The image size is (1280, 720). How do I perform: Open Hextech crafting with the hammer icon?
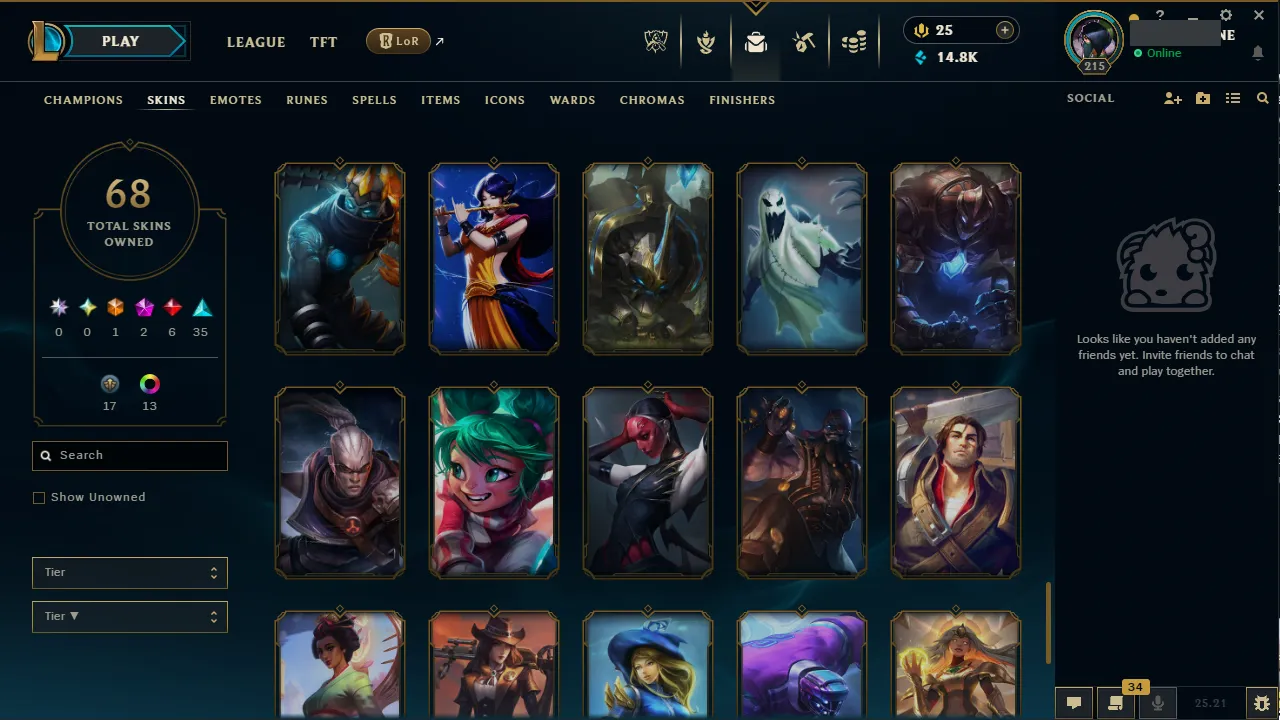804,42
